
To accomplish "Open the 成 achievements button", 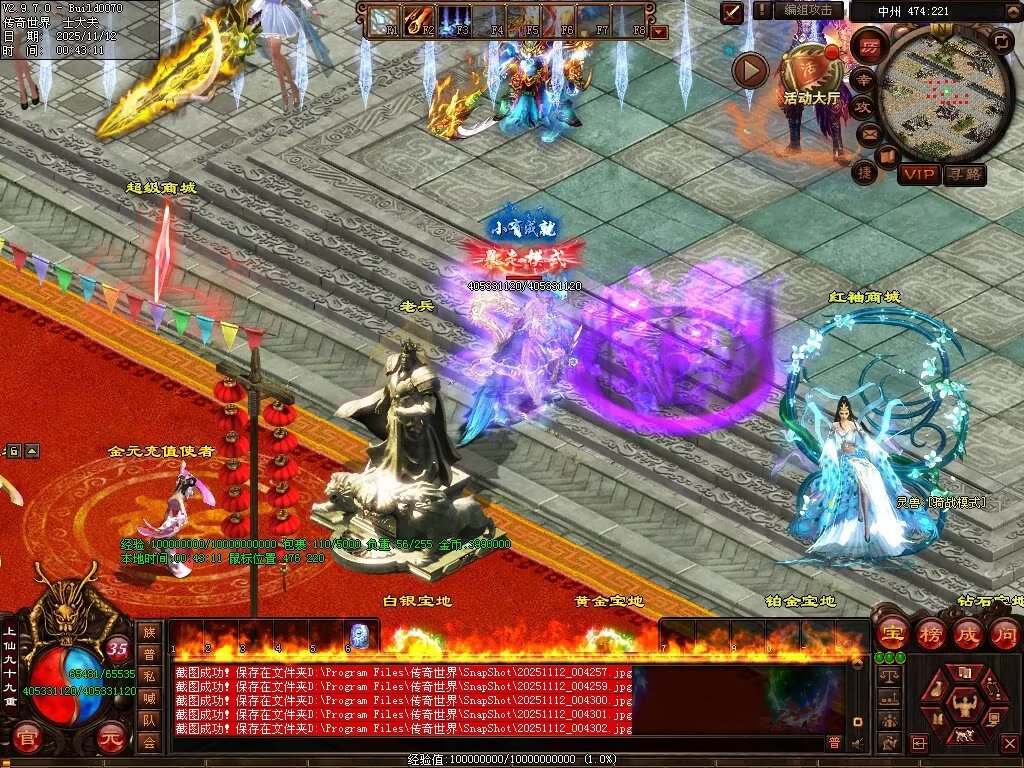I will (x=968, y=634).
